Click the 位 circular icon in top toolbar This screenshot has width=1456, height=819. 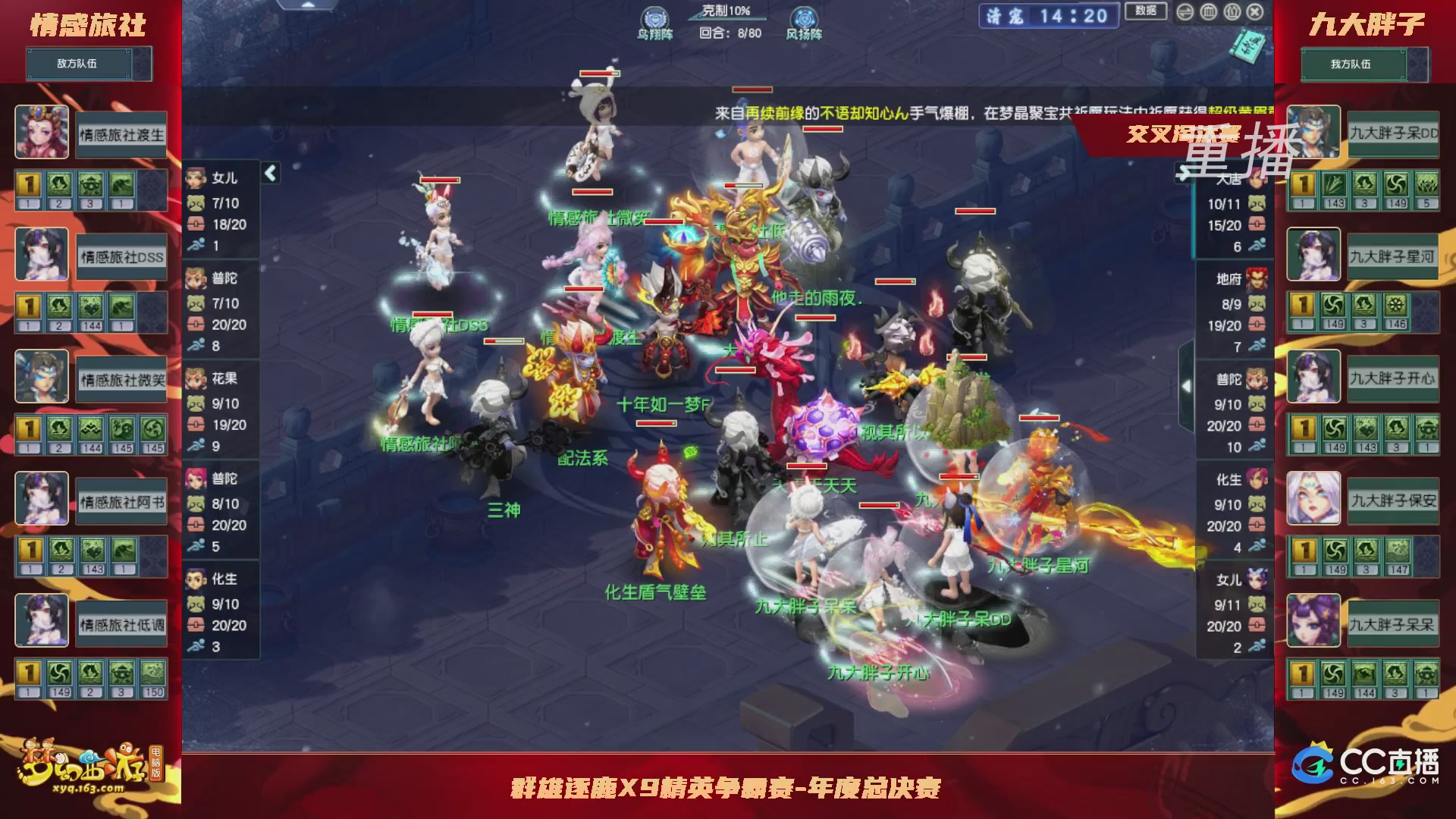tap(1232, 11)
